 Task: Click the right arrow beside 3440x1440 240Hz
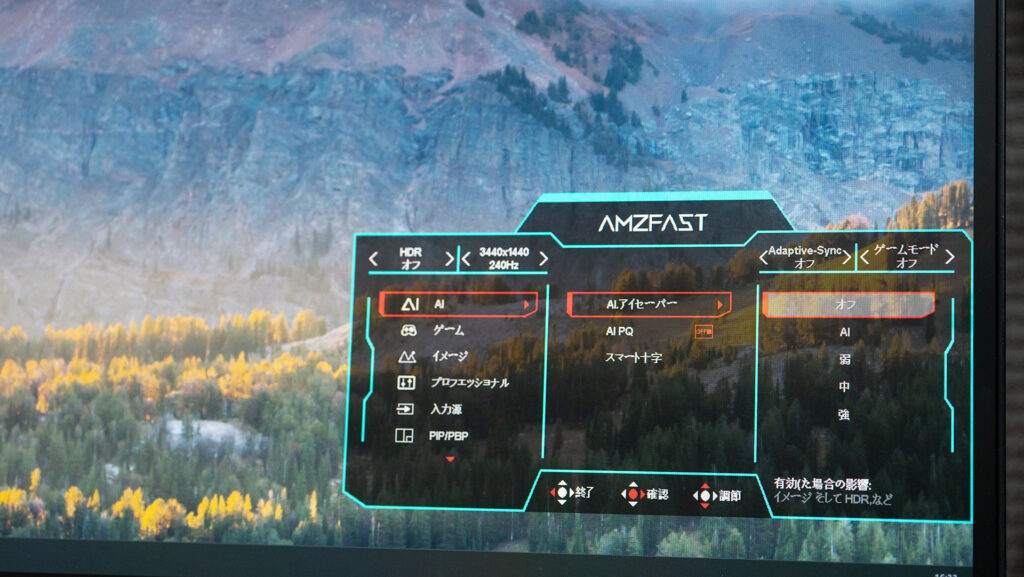tap(543, 259)
